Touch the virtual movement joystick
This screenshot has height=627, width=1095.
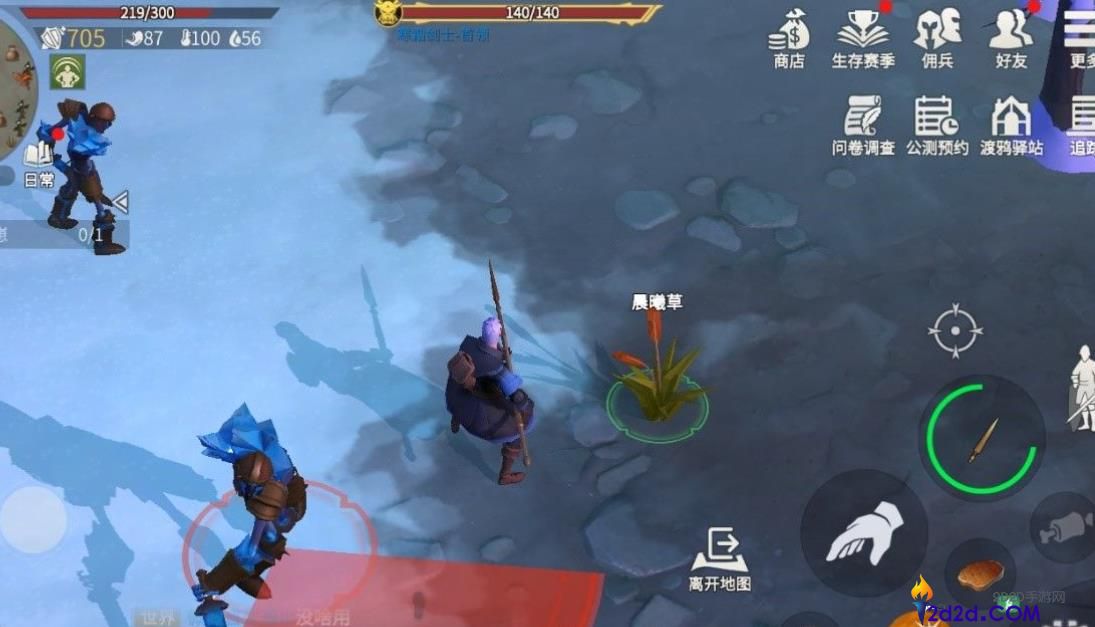coord(32,520)
